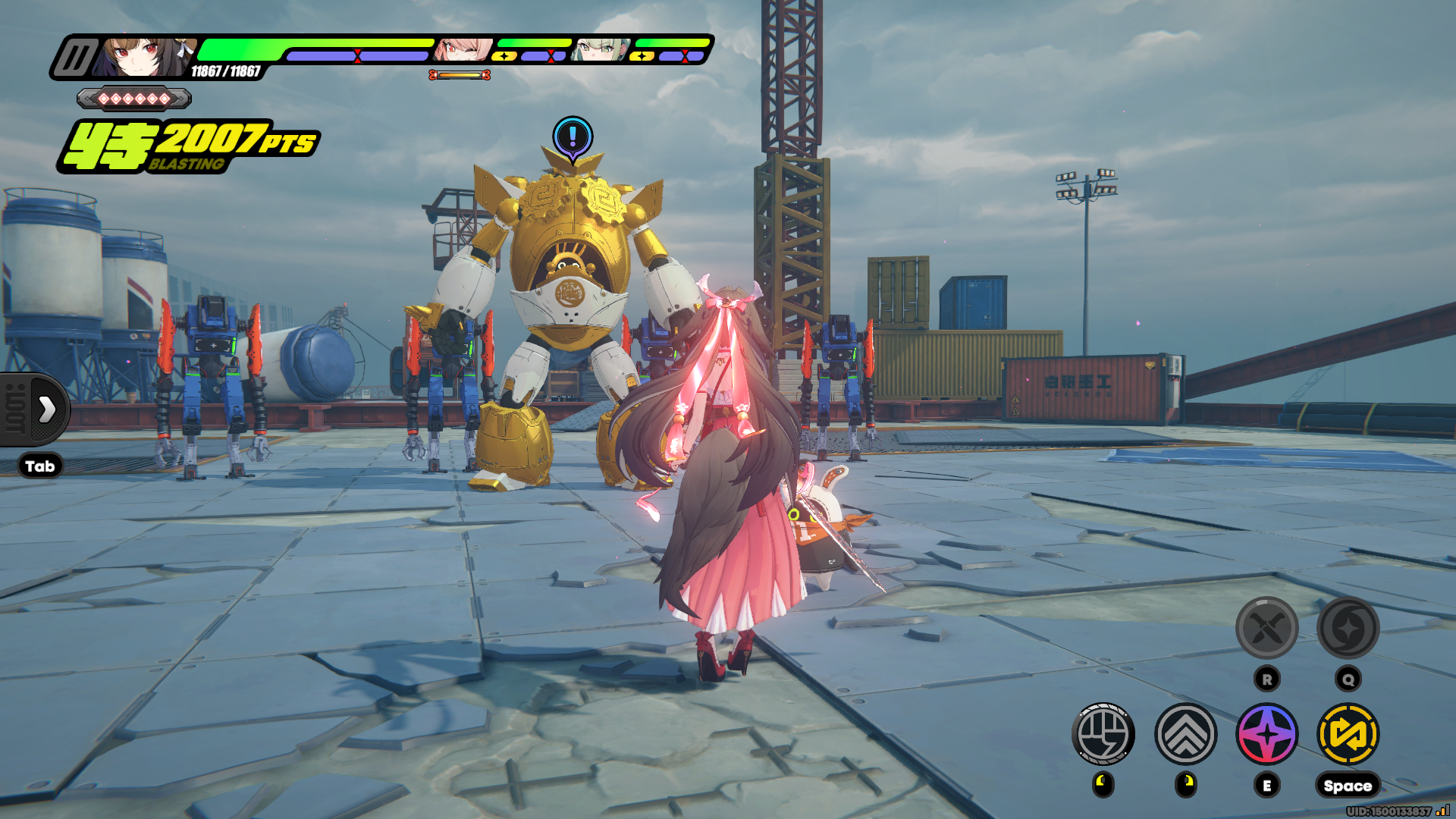The height and width of the screenshot is (819, 1456).
Task: Use the pink star special skill
Action: 1267,734
